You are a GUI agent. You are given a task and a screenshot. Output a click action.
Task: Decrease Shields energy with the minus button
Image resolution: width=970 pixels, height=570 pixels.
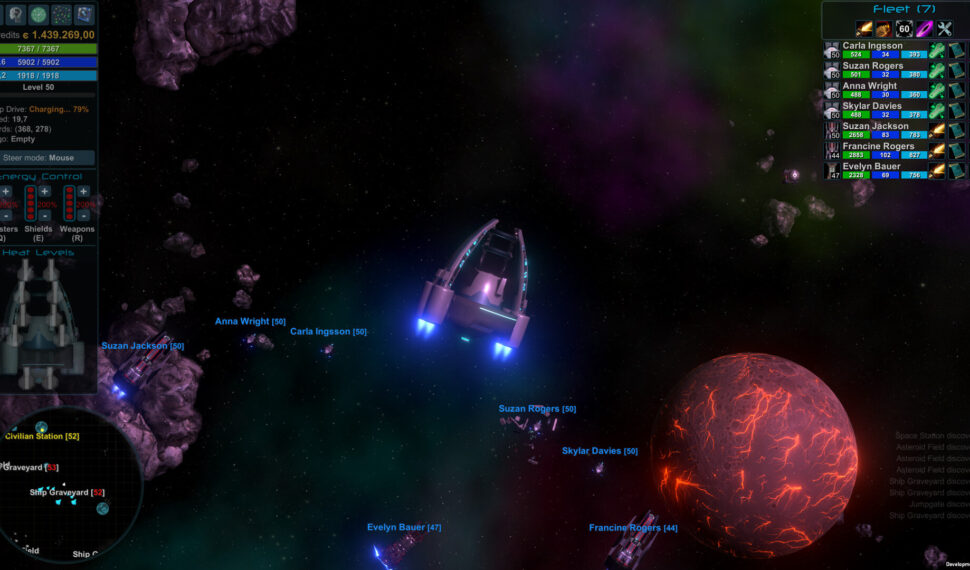tap(45, 215)
